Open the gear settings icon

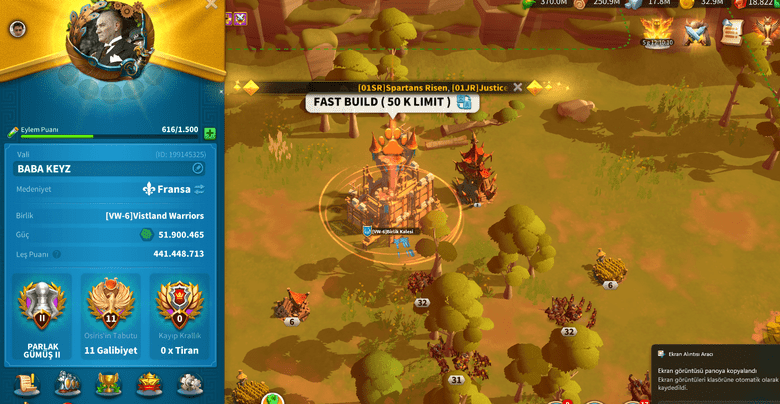click(x=189, y=383)
